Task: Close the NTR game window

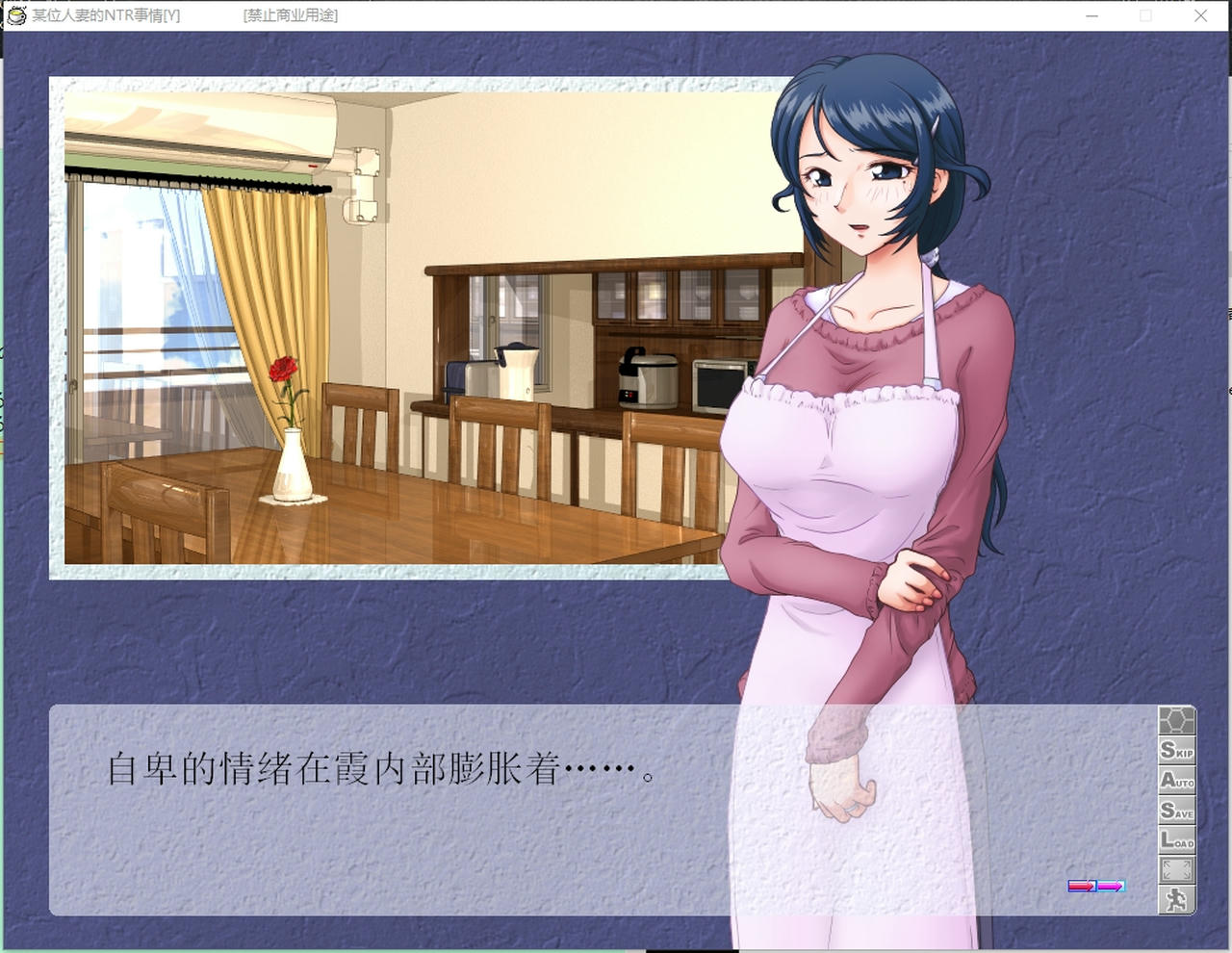Action: point(1200,16)
